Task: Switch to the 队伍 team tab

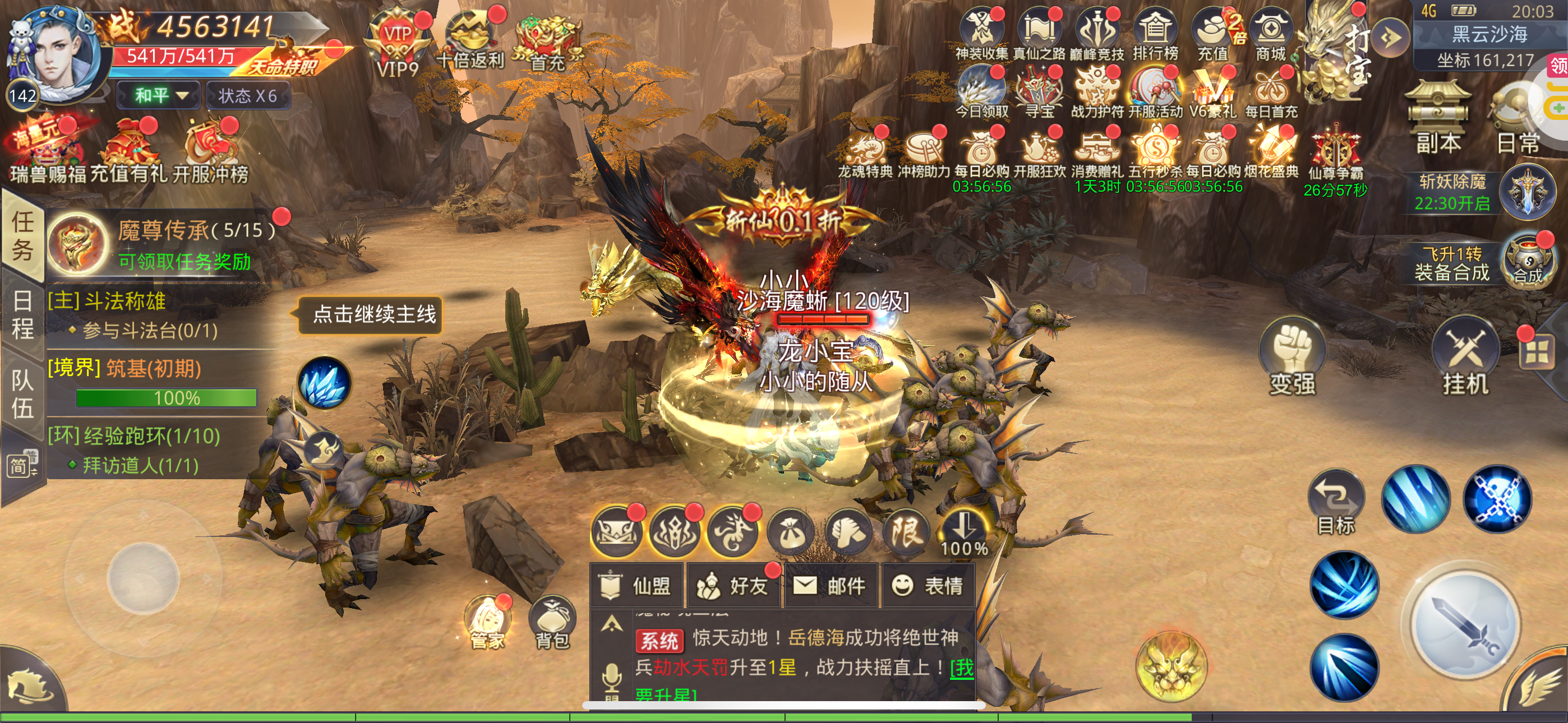Action: click(22, 394)
